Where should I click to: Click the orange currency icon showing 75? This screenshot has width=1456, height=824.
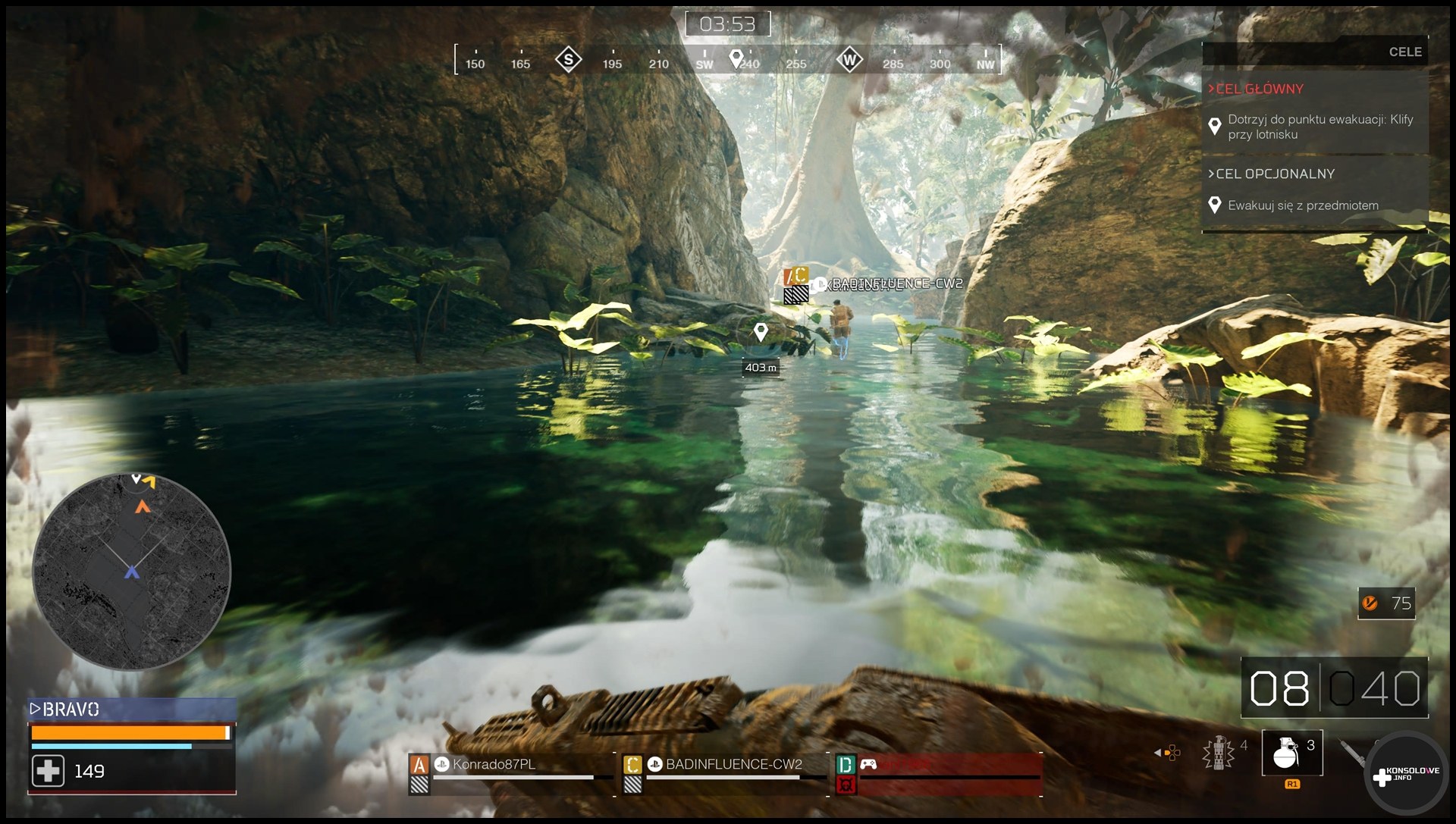(x=1370, y=603)
